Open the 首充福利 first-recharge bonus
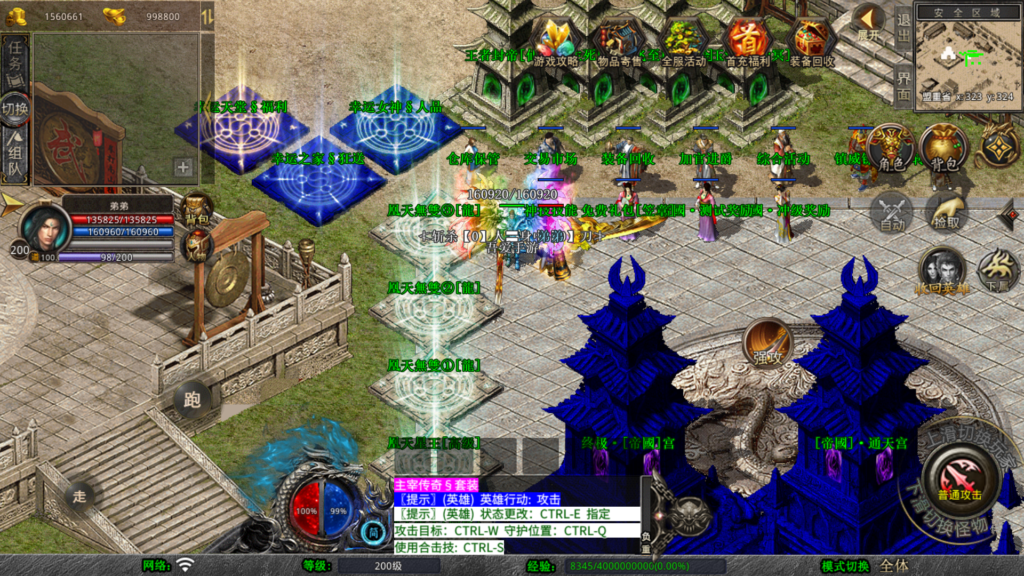Viewport: 1024px width, 576px height. coord(748,43)
